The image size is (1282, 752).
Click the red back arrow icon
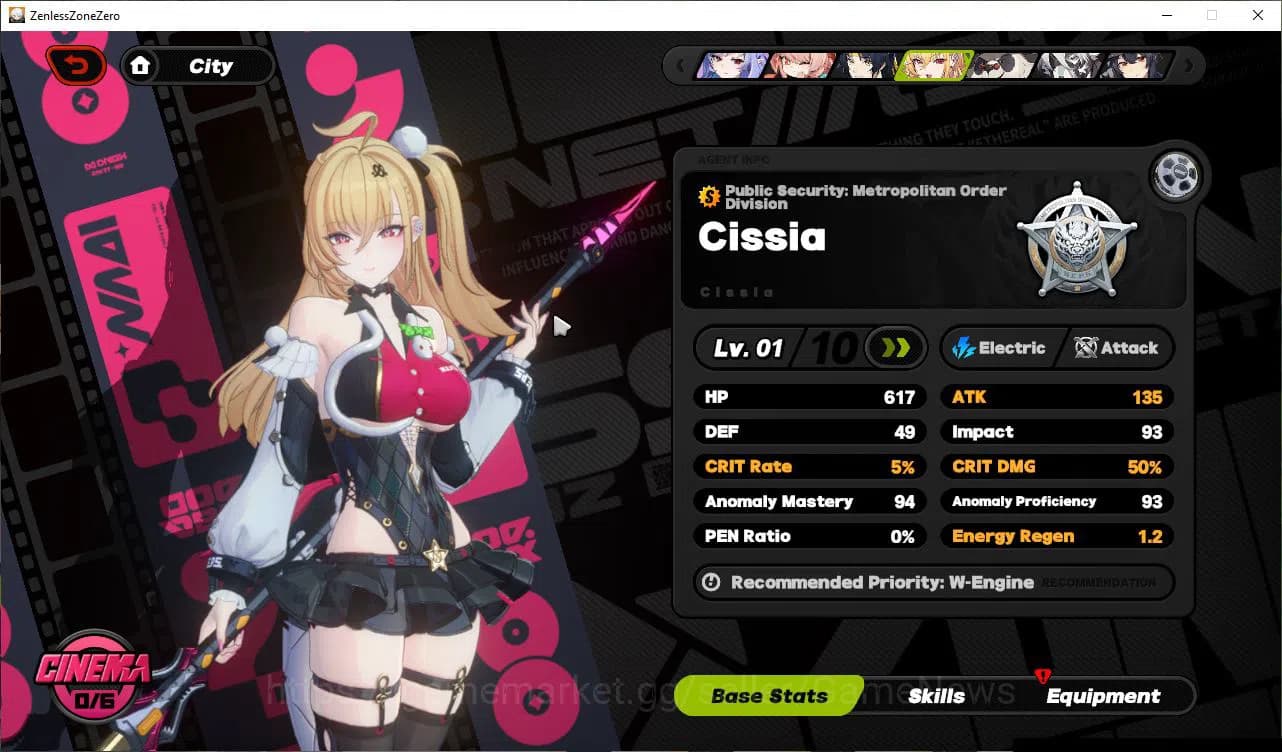[x=76, y=64]
